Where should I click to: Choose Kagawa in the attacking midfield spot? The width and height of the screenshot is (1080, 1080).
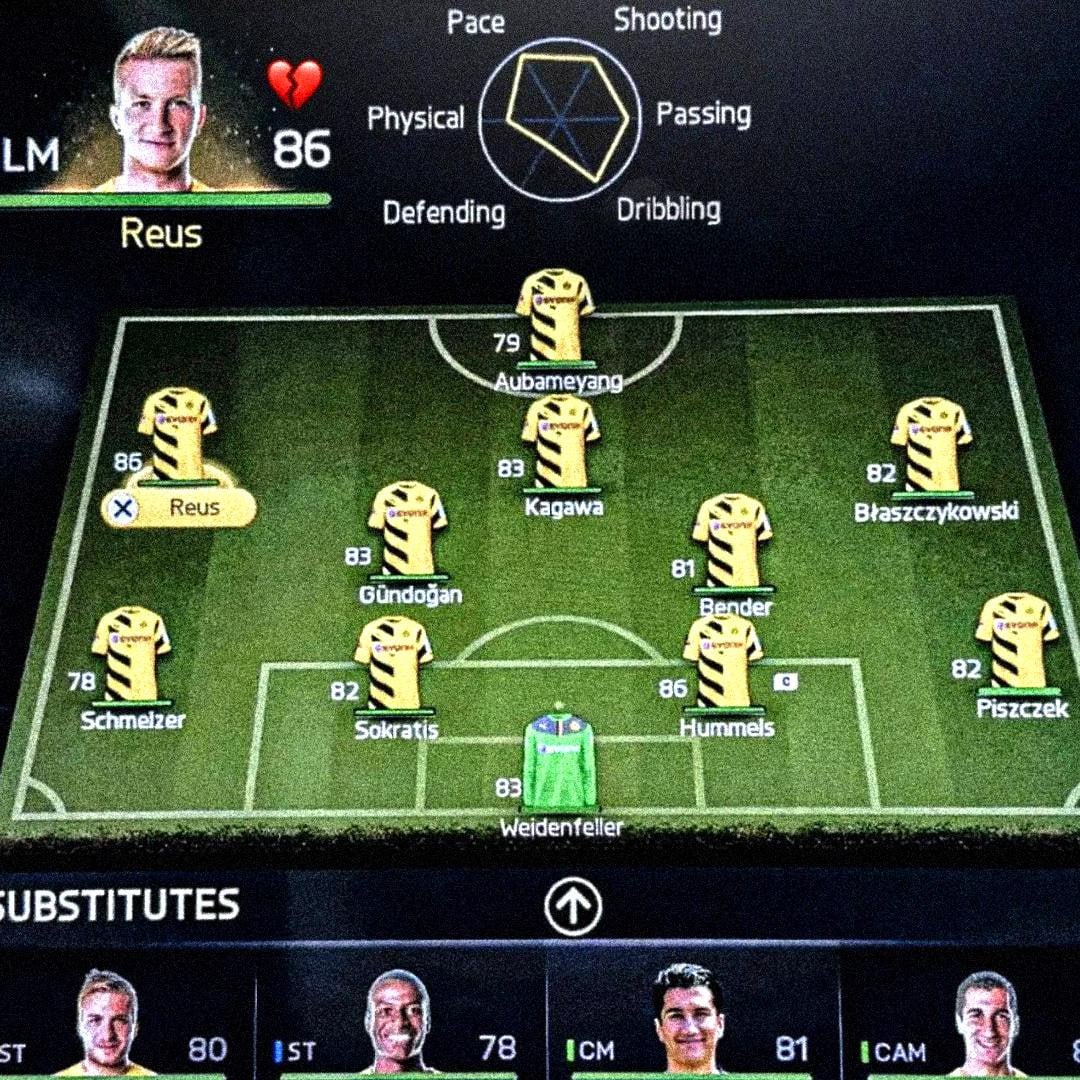pos(561,441)
